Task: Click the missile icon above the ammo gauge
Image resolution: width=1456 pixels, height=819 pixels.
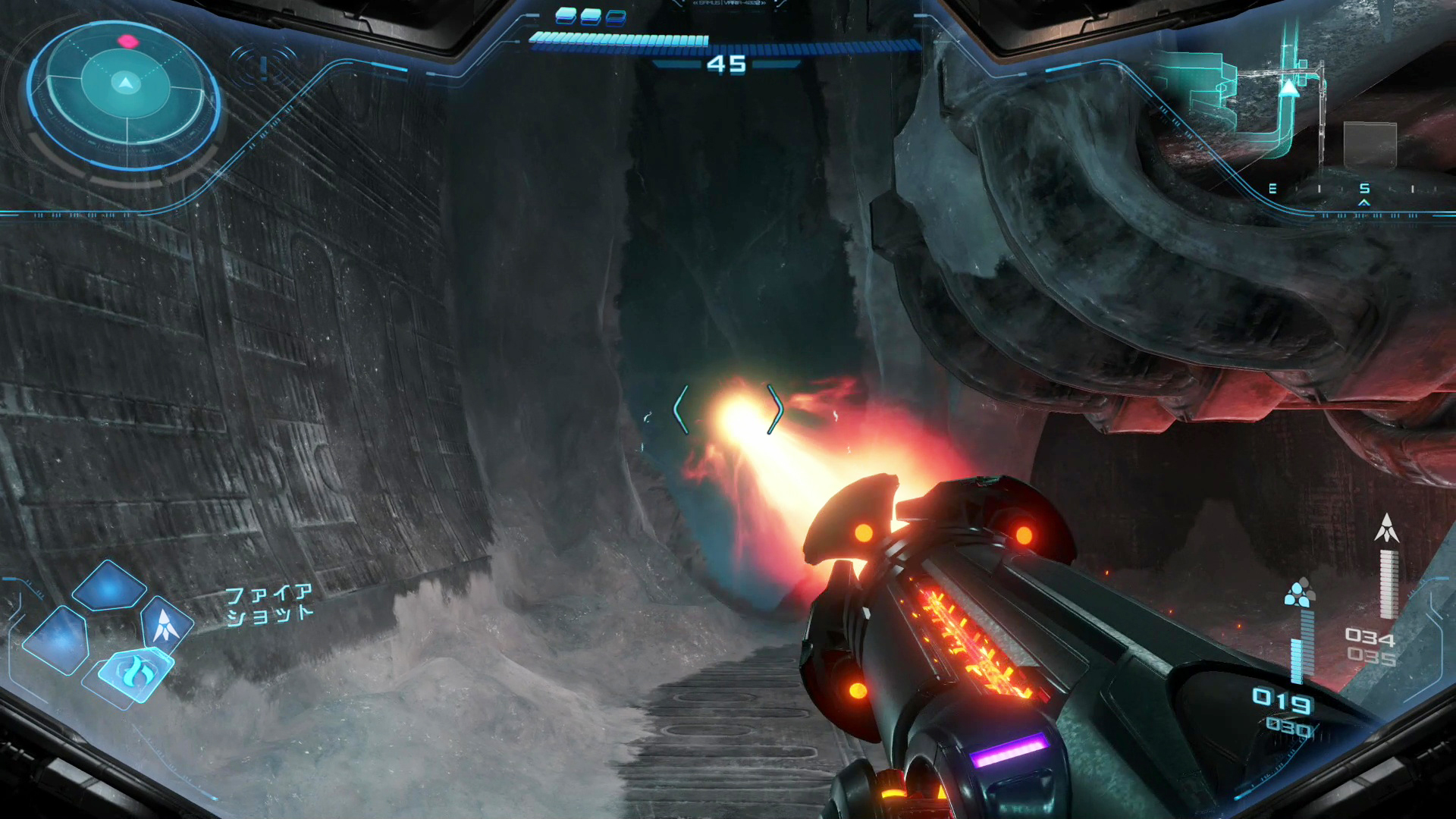Action: point(1386,529)
